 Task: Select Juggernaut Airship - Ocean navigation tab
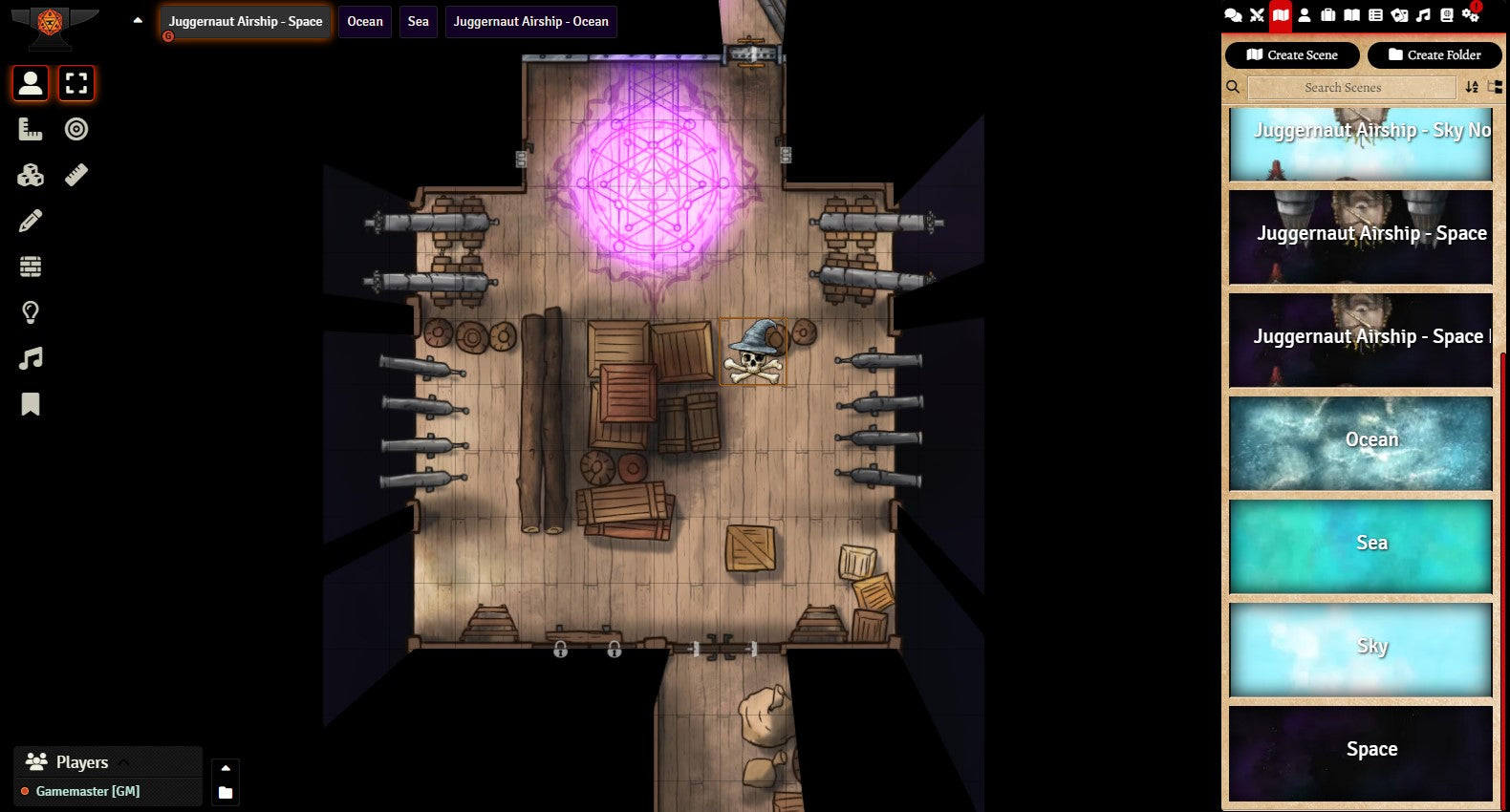[x=530, y=21]
